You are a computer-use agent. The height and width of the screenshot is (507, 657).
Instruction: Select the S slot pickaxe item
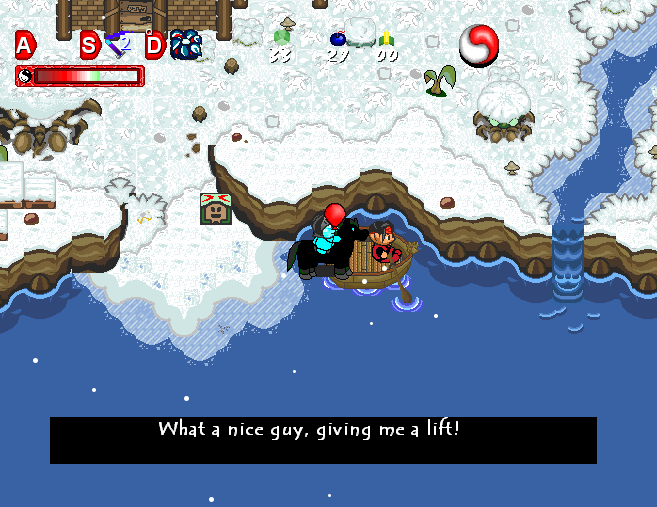click(118, 44)
